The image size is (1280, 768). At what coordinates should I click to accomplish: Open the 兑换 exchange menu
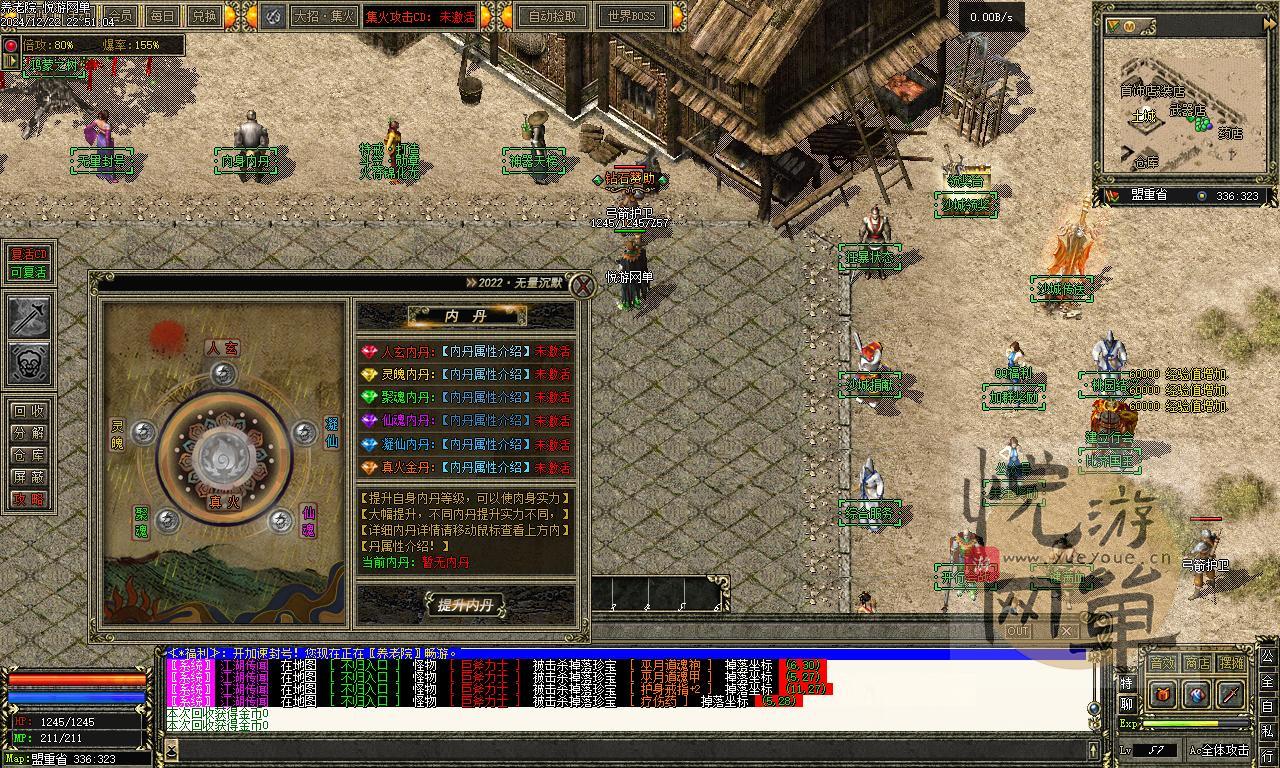204,16
